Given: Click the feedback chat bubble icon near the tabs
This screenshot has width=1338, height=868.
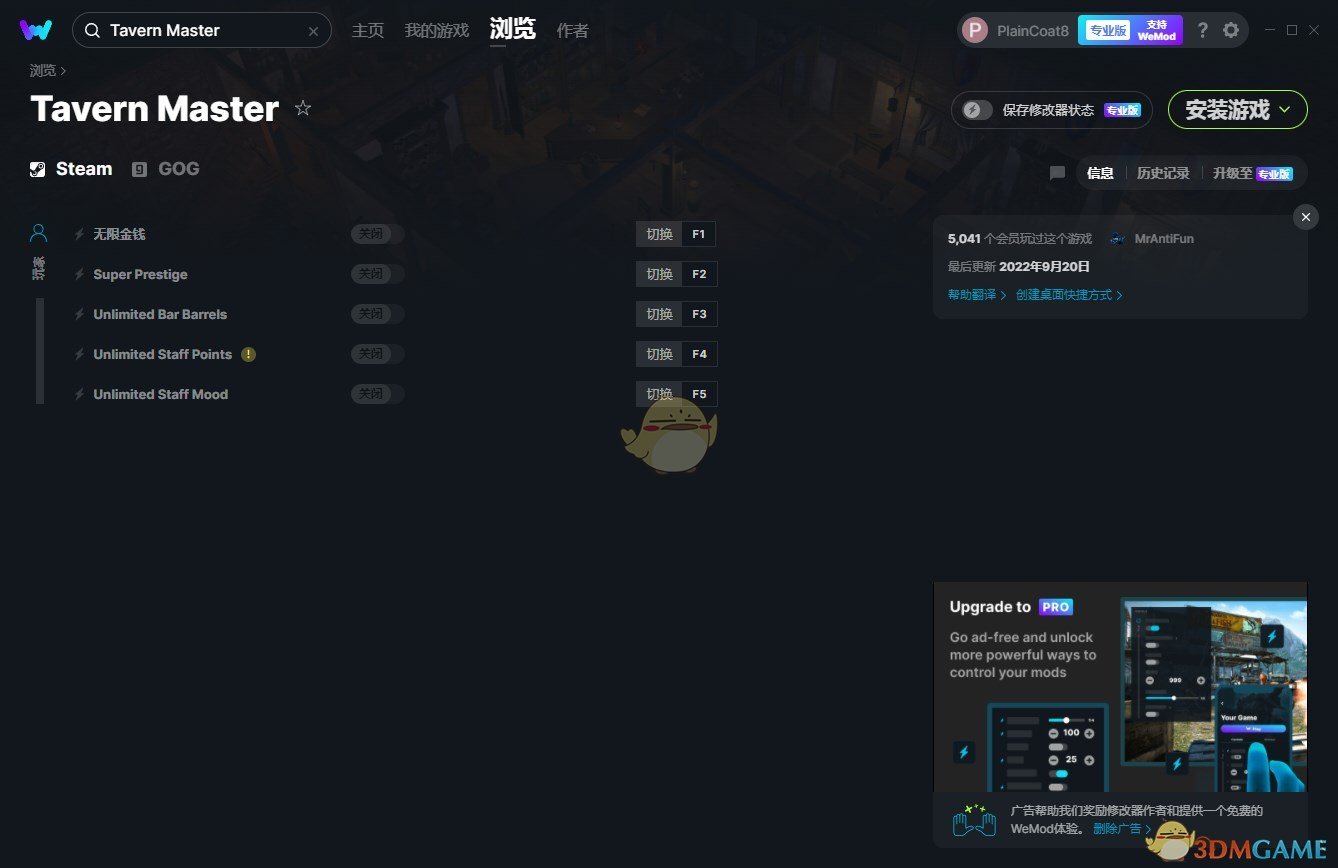Looking at the screenshot, I should pos(1057,172).
